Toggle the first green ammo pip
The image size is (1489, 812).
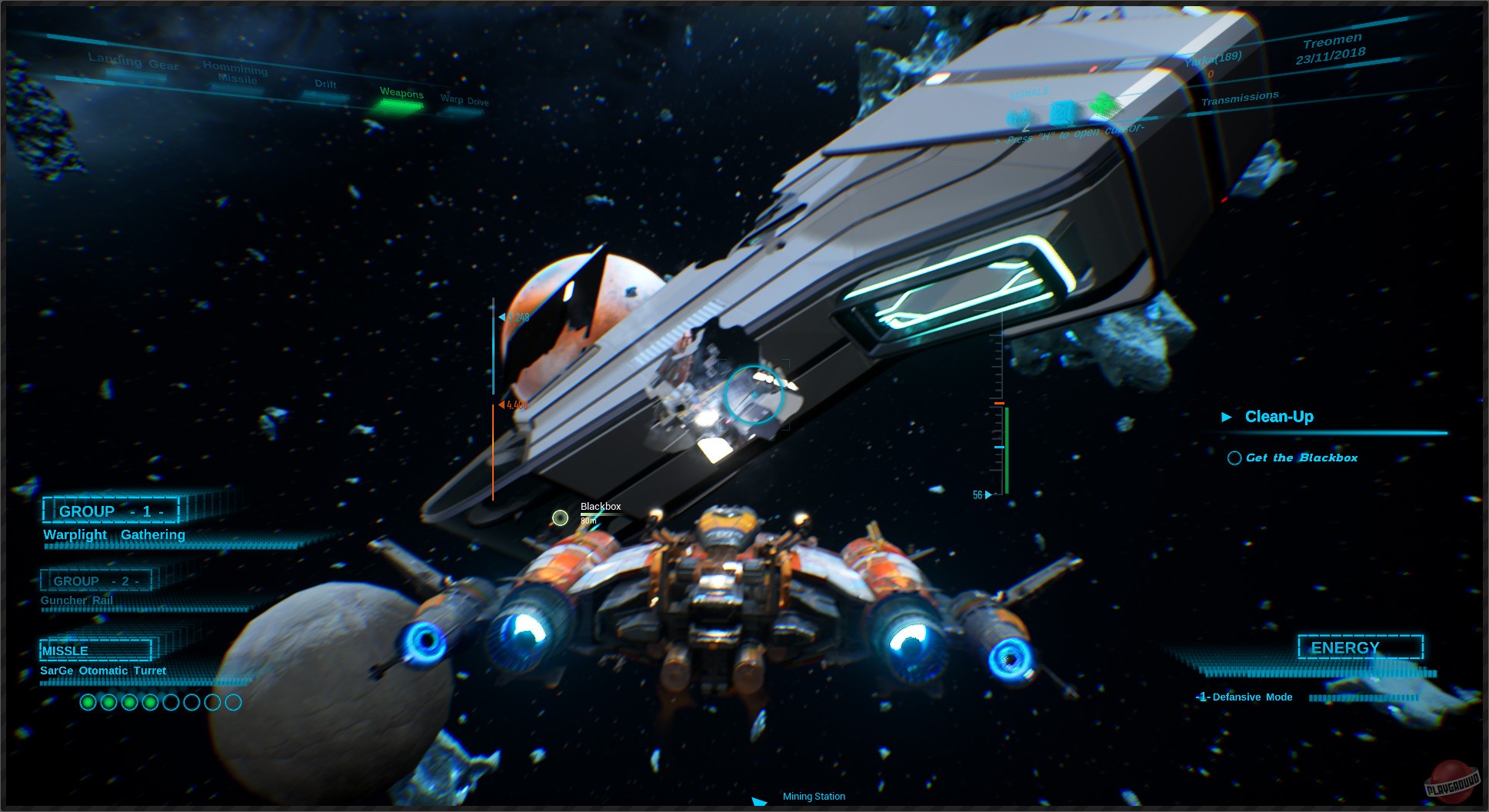tap(88, 701)
